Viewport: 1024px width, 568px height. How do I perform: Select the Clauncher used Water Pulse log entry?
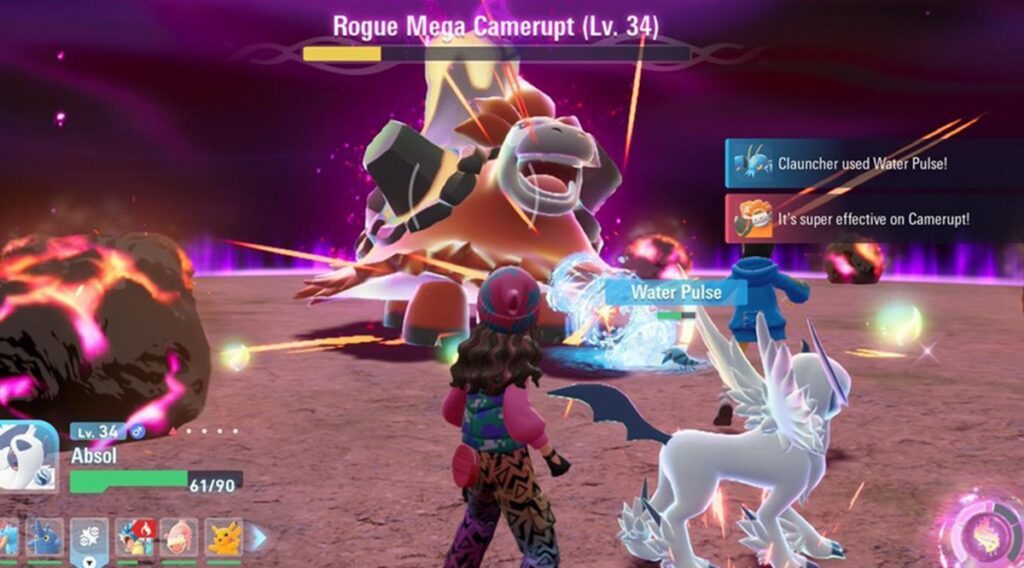[x=860, y=163]
